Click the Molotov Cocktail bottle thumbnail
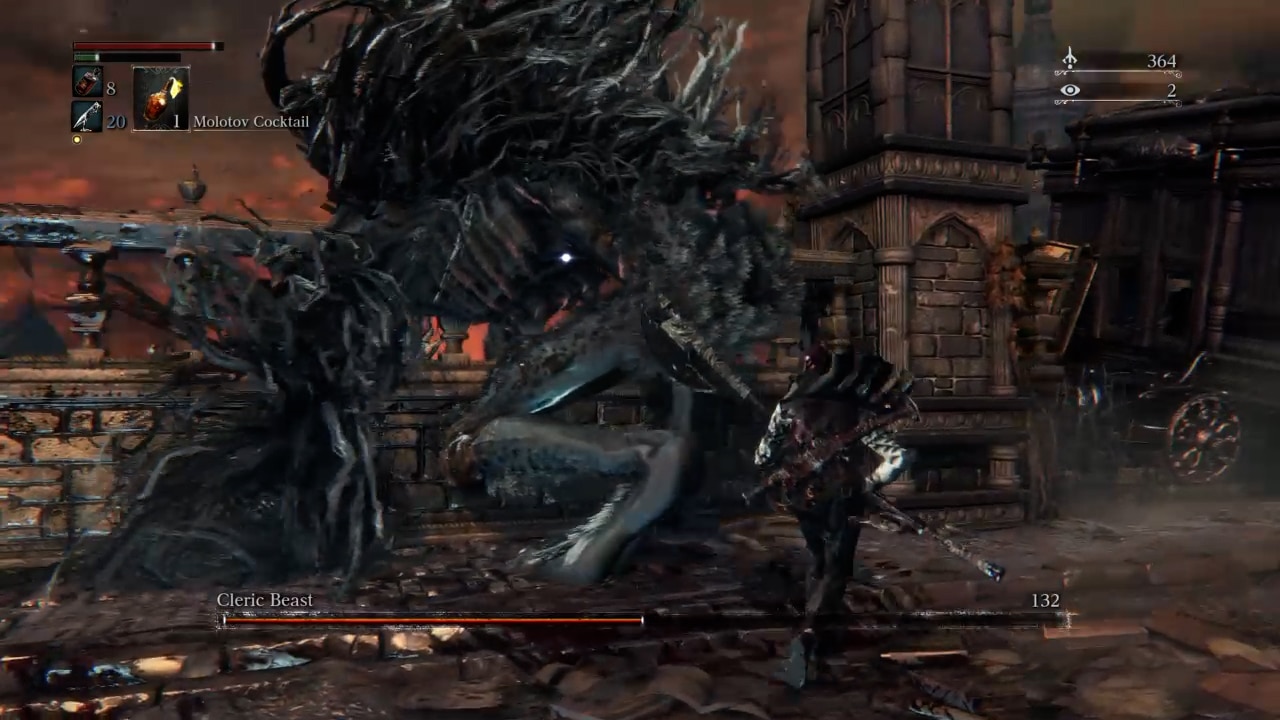Image resolution: width=1280 pixels, height=720 pixels. click(x=155, y=100)
